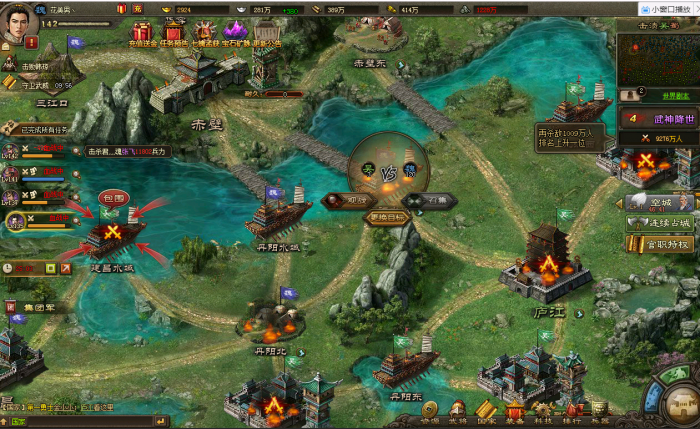Open the 任务预告 quest preview
Image resolution: width=700 pixels, height=429 pixels.
point(174,33)
